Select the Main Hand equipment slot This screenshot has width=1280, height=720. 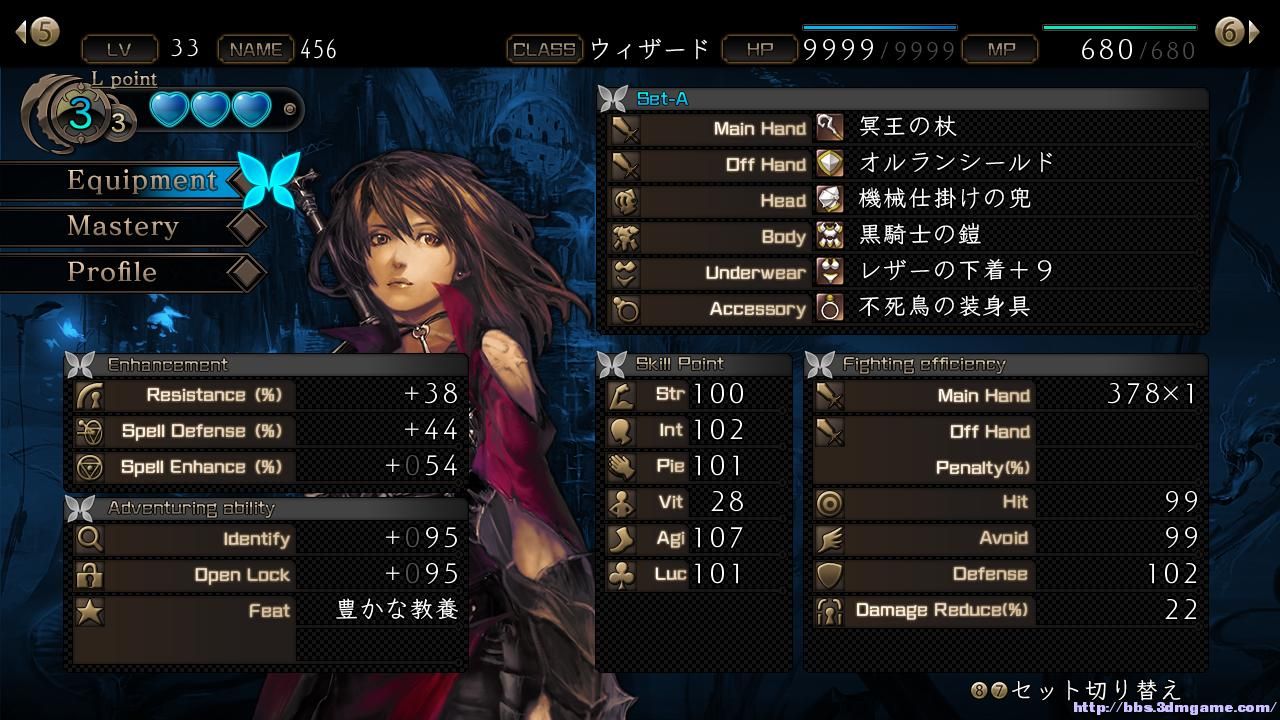(x=905, y=128)
